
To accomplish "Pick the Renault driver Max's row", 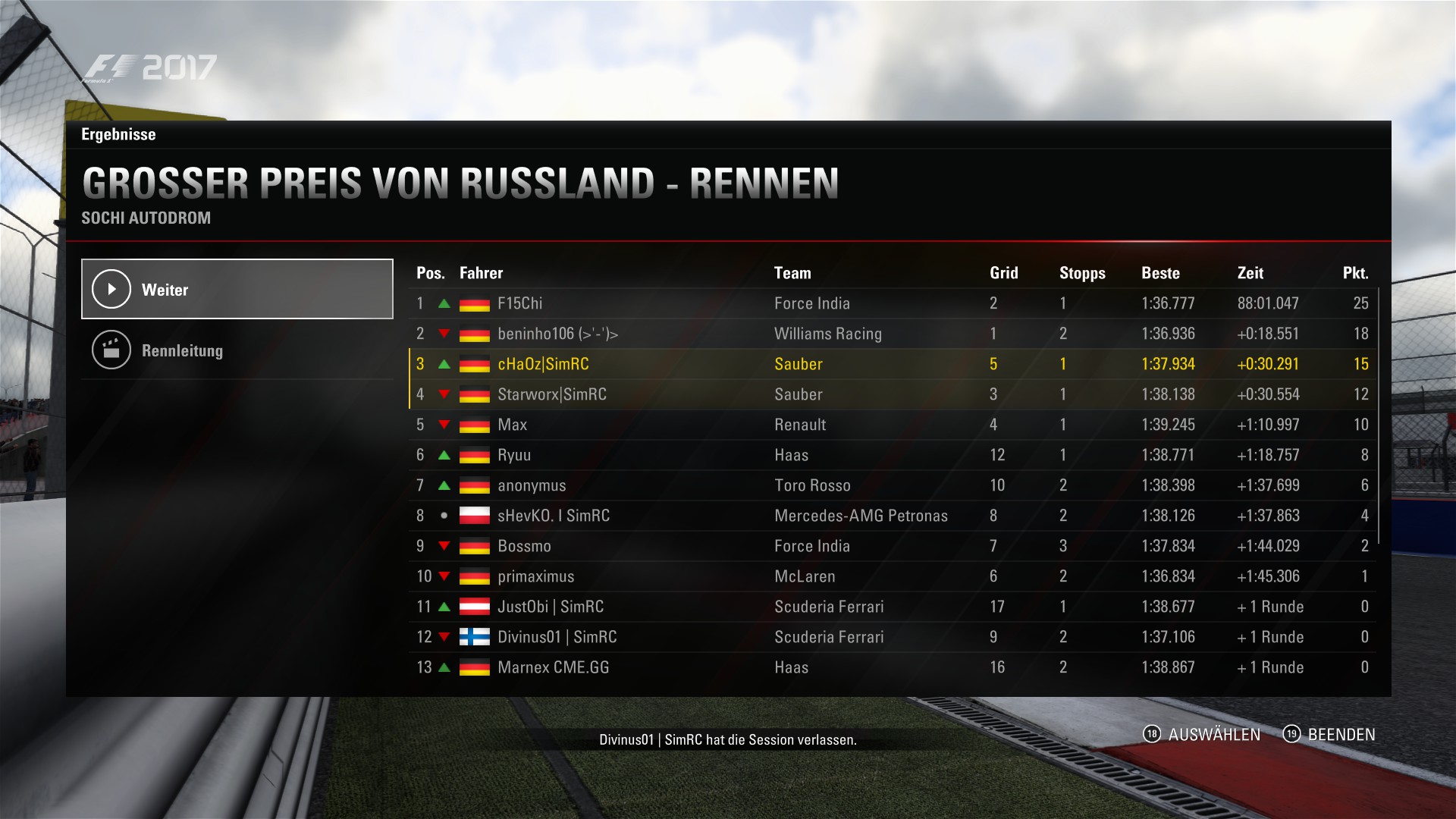I will 892,425.
